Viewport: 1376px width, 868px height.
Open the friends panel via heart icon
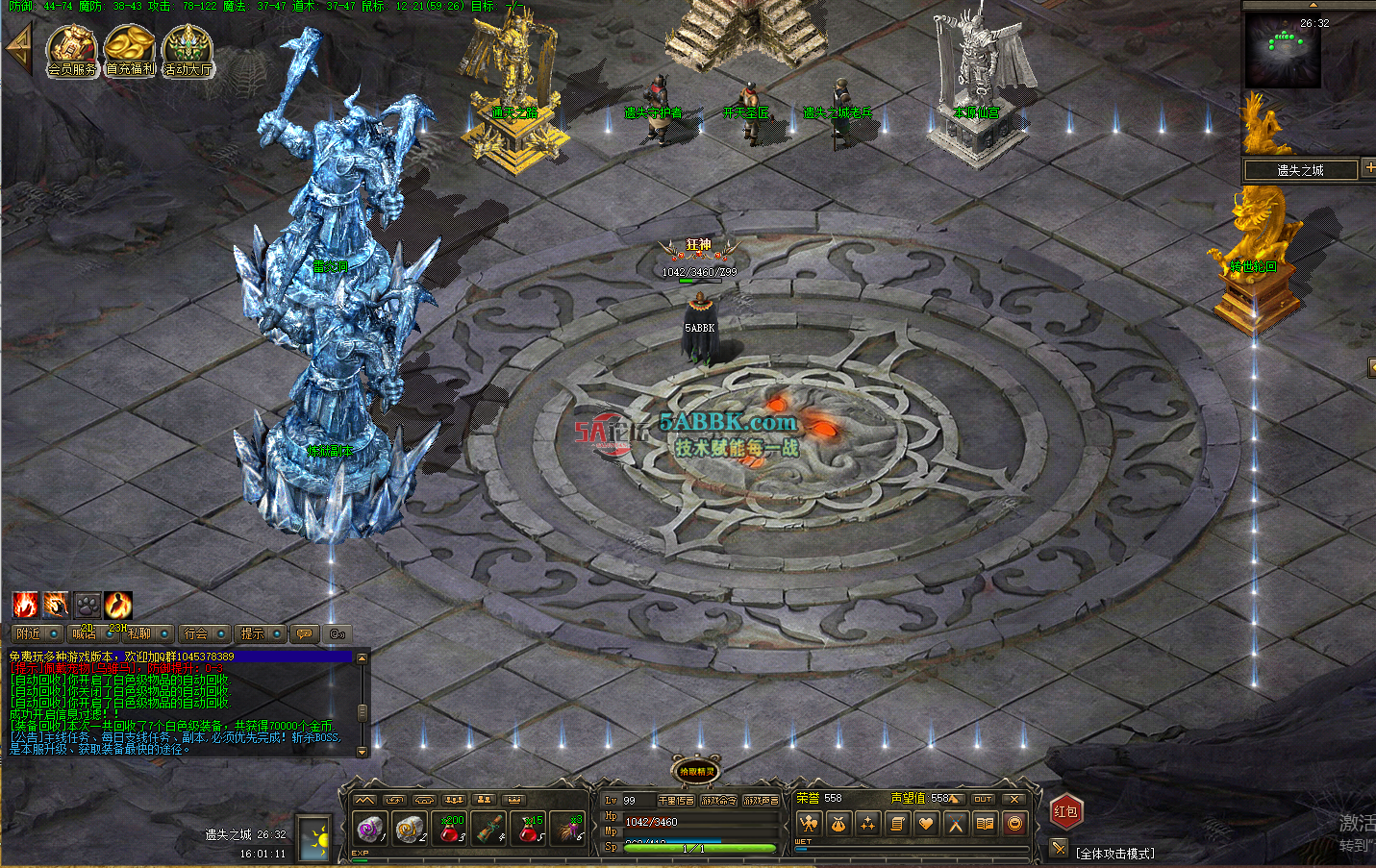tap(927, 823)
